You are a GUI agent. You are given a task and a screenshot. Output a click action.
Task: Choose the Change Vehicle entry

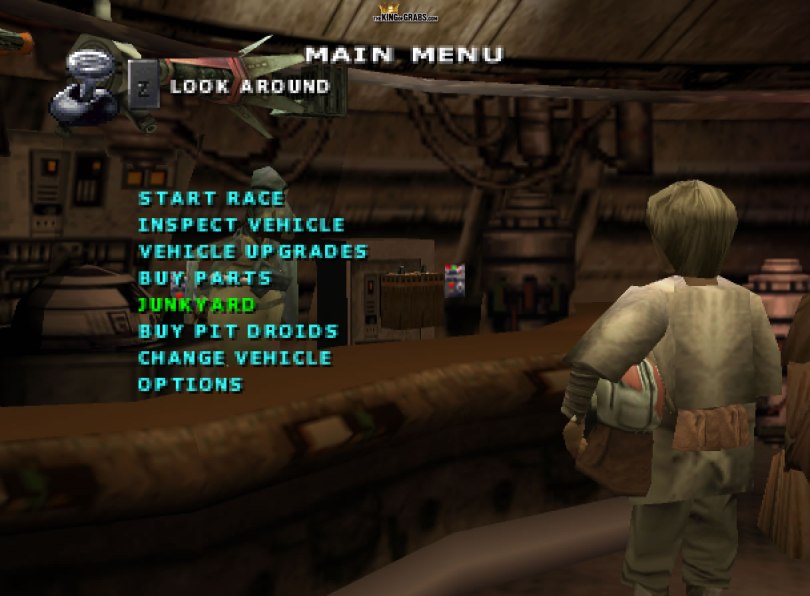tap(235, 358)
